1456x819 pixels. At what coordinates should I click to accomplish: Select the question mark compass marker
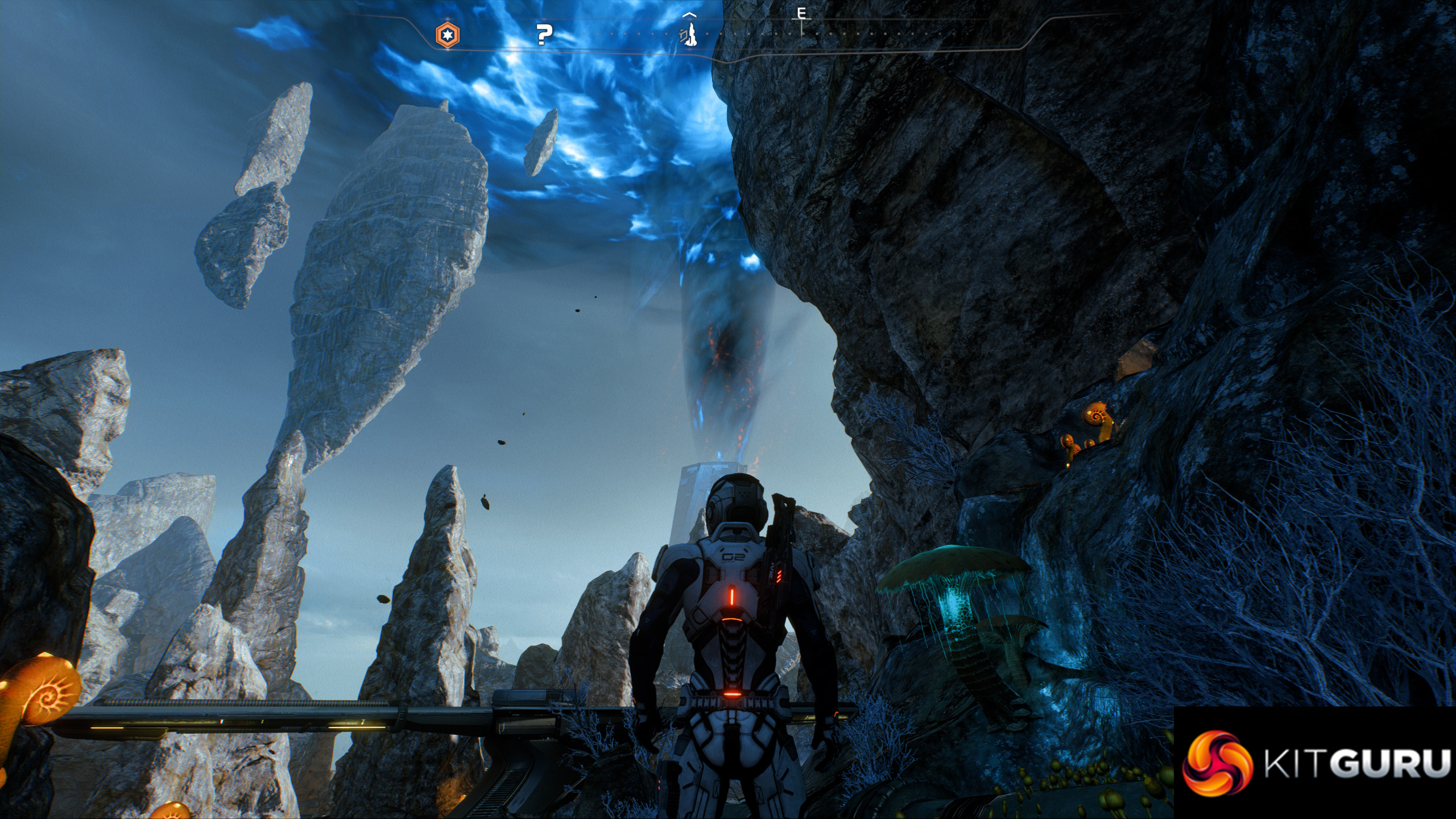point(544,35)
